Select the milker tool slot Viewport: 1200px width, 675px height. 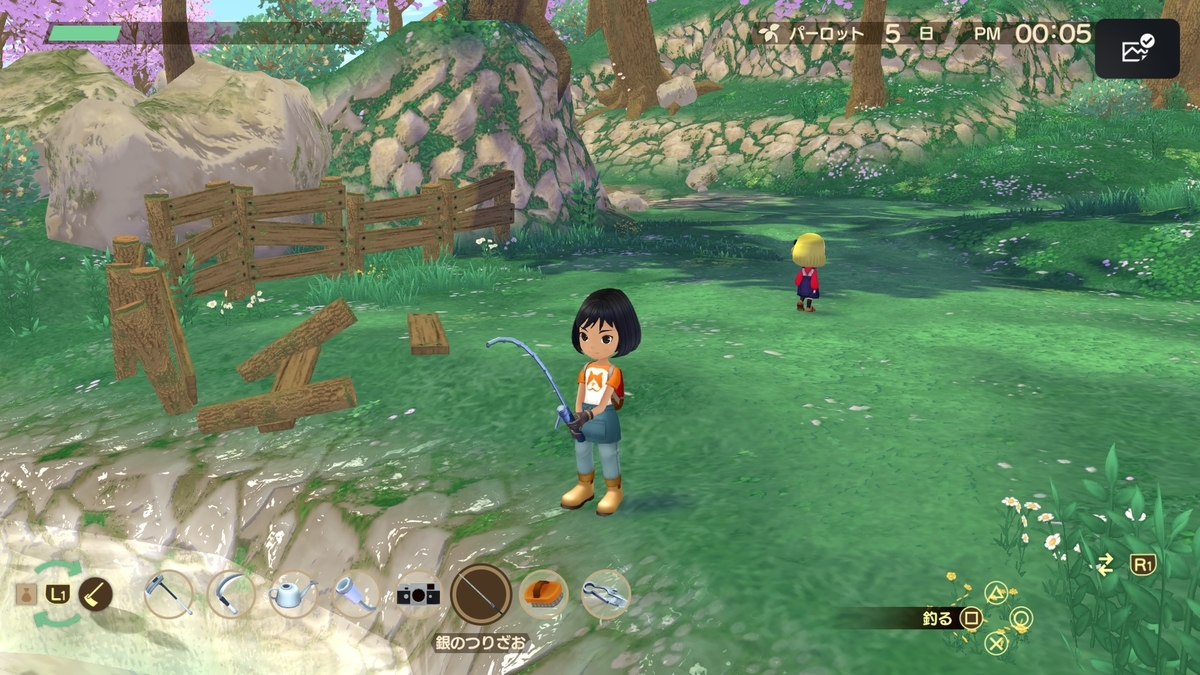coord(355,594)
